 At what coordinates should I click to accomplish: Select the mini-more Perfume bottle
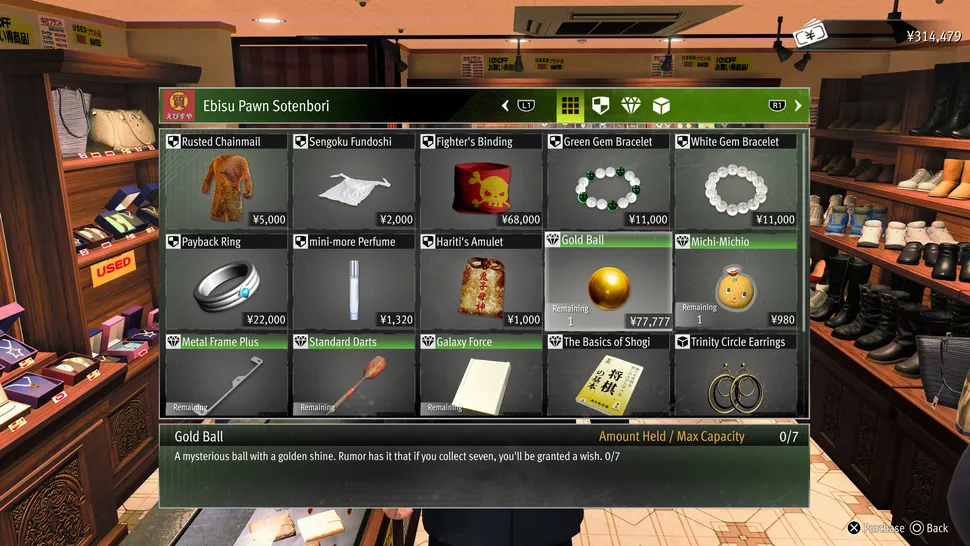click(x=353, y=281)
